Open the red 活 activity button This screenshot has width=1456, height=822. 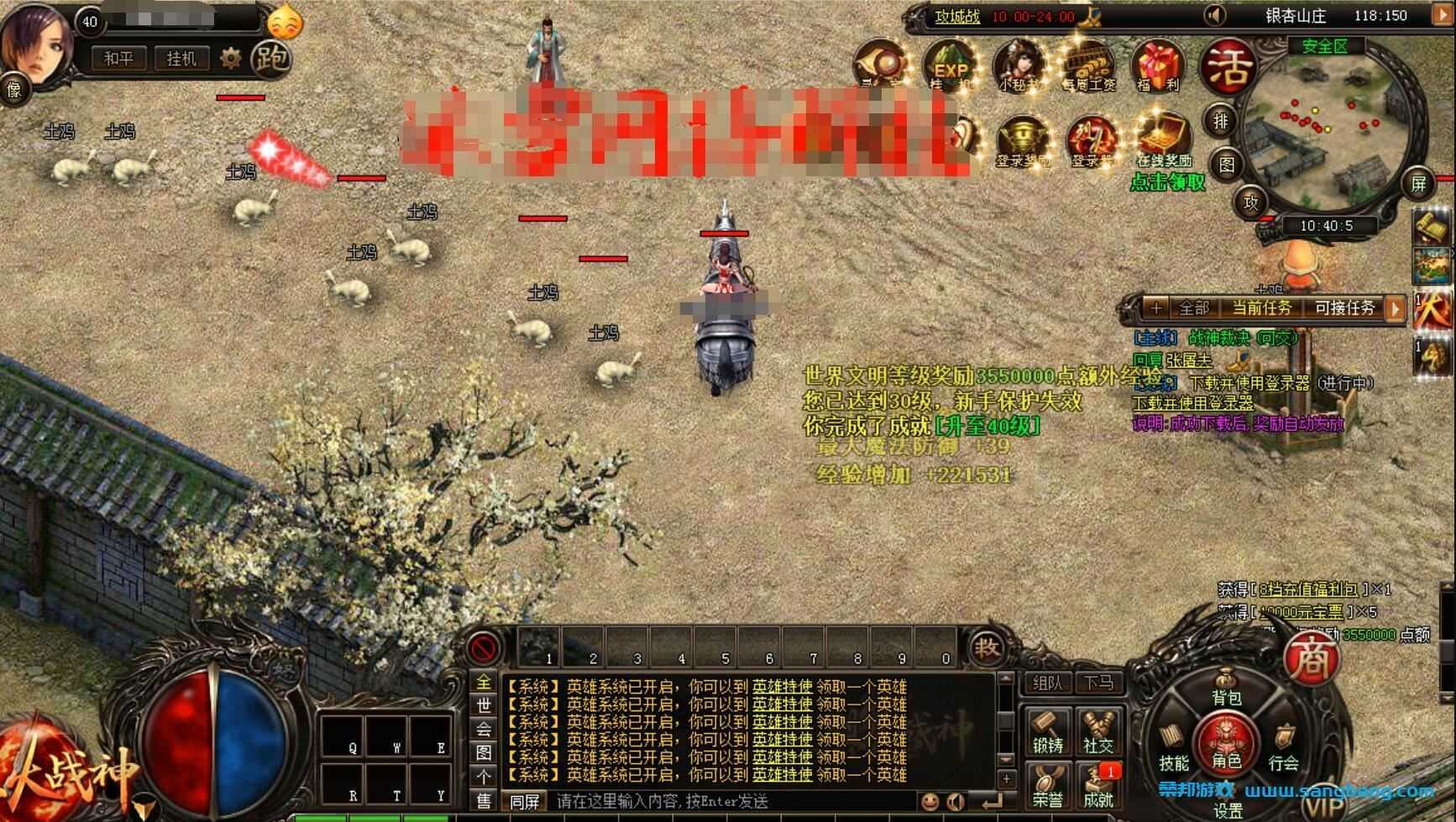[1228, 67]
